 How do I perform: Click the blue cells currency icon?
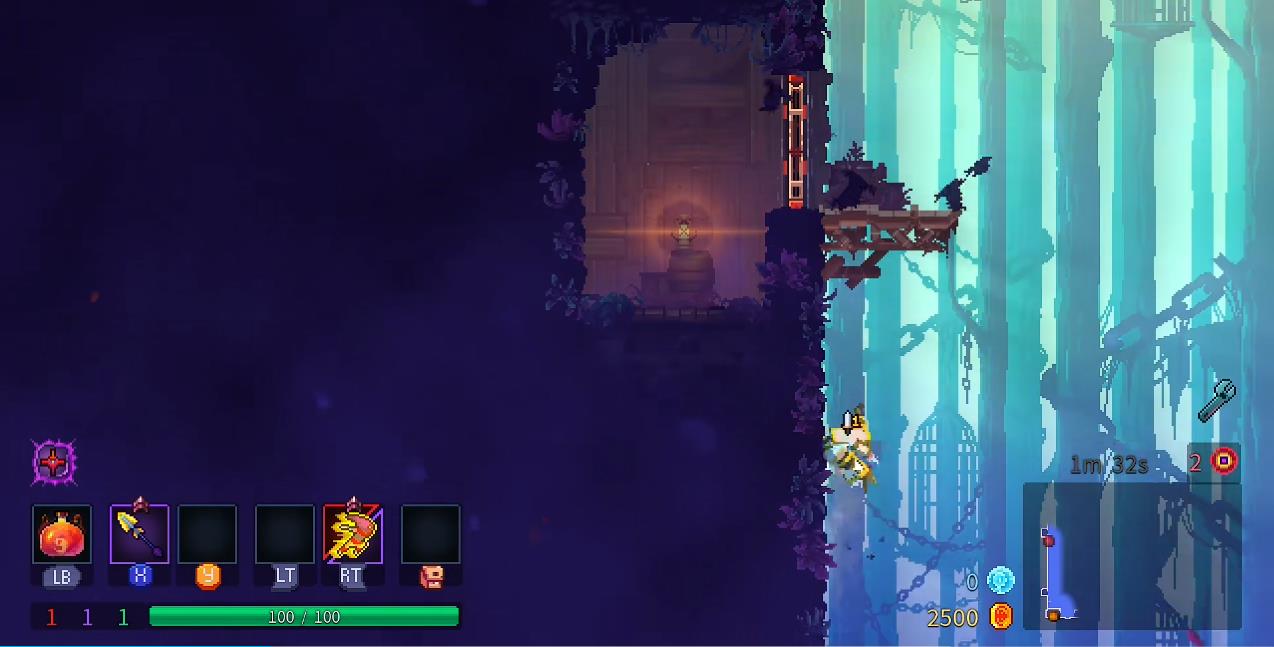pos(1000,580)
